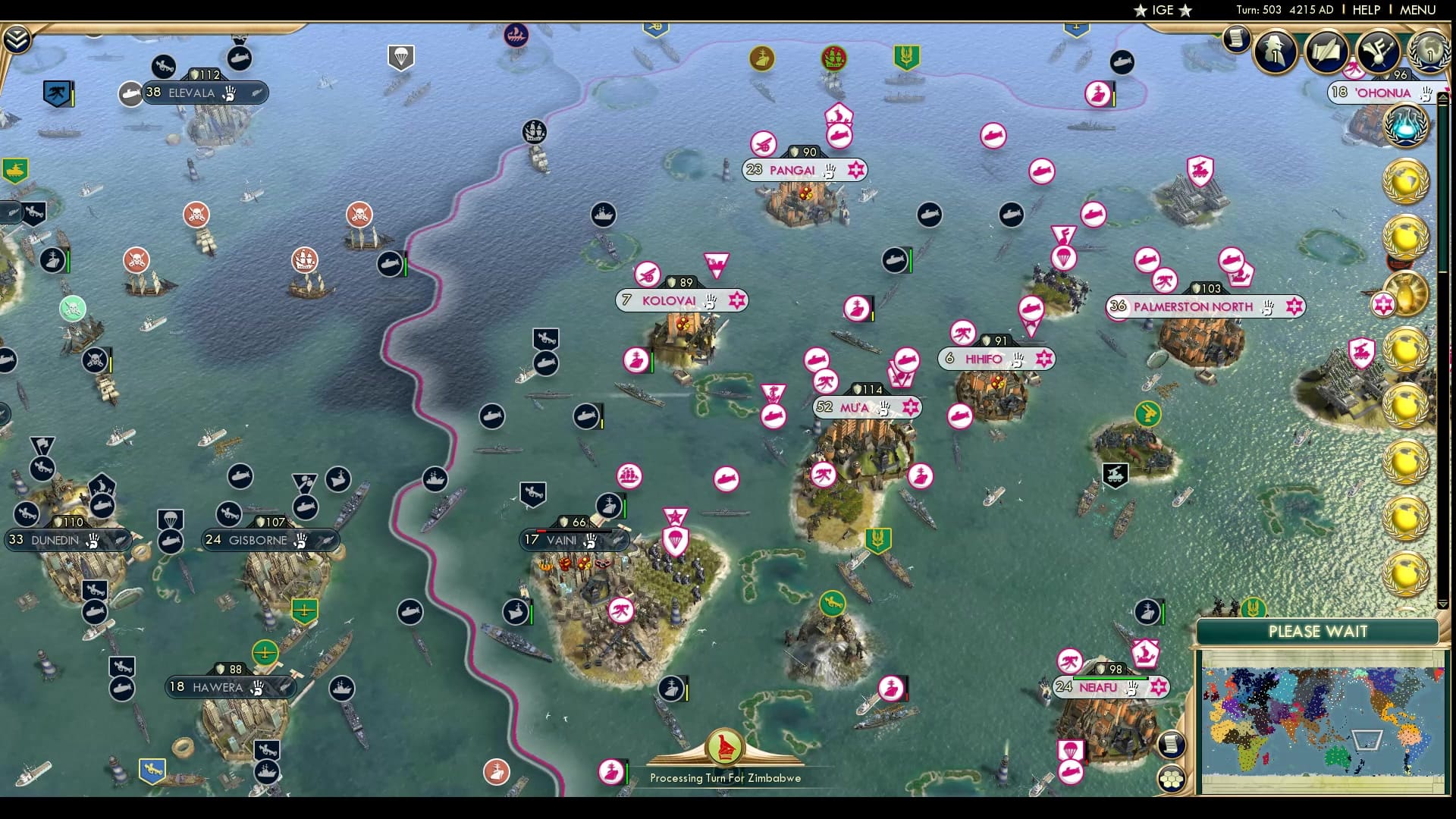The width and height of the screenshot is (1456, 819).
Task: Click the topmost golden World Congress notification
Action: click(x=1405, y=180)
